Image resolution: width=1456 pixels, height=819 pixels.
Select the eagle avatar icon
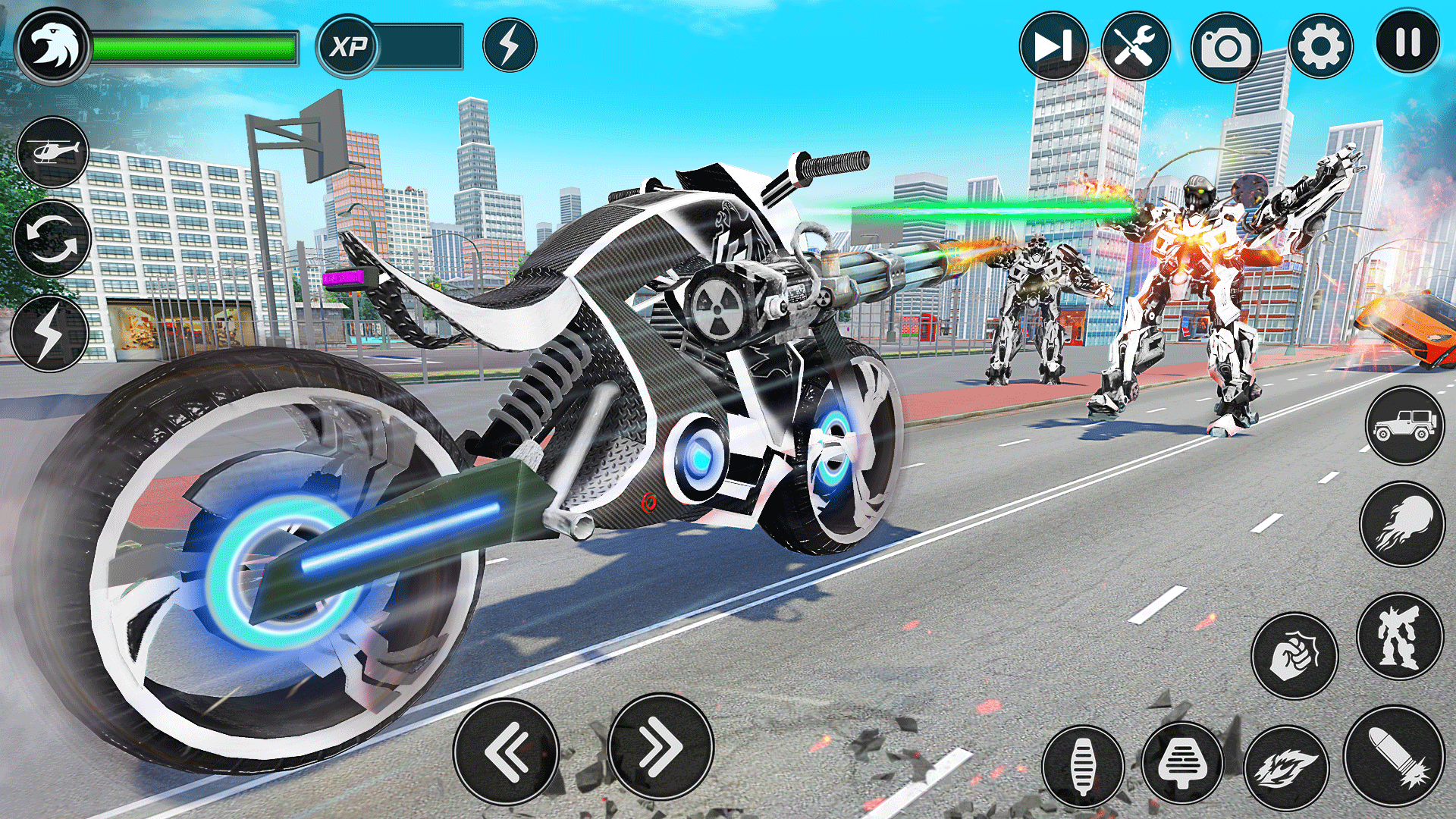click(x=53, y=49)
